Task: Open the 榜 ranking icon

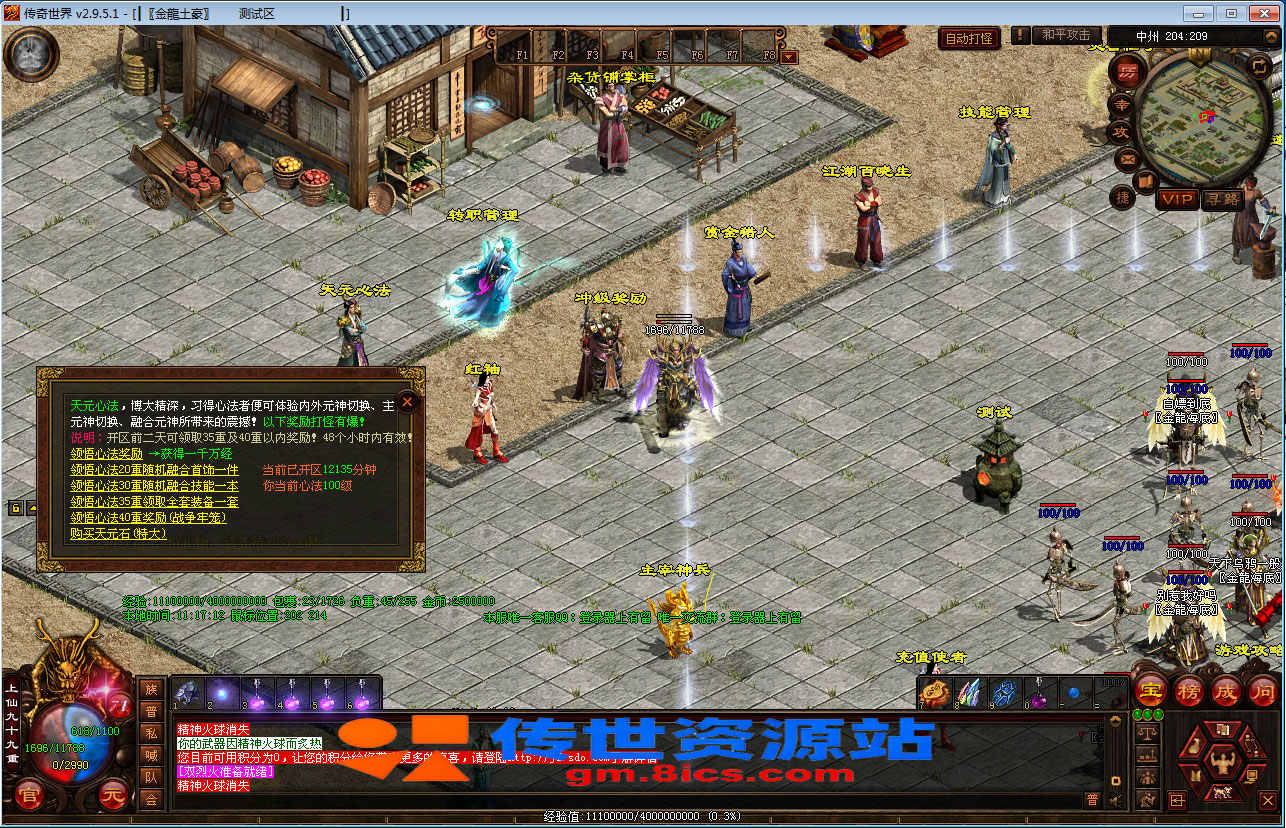Action: point(1189,691)
